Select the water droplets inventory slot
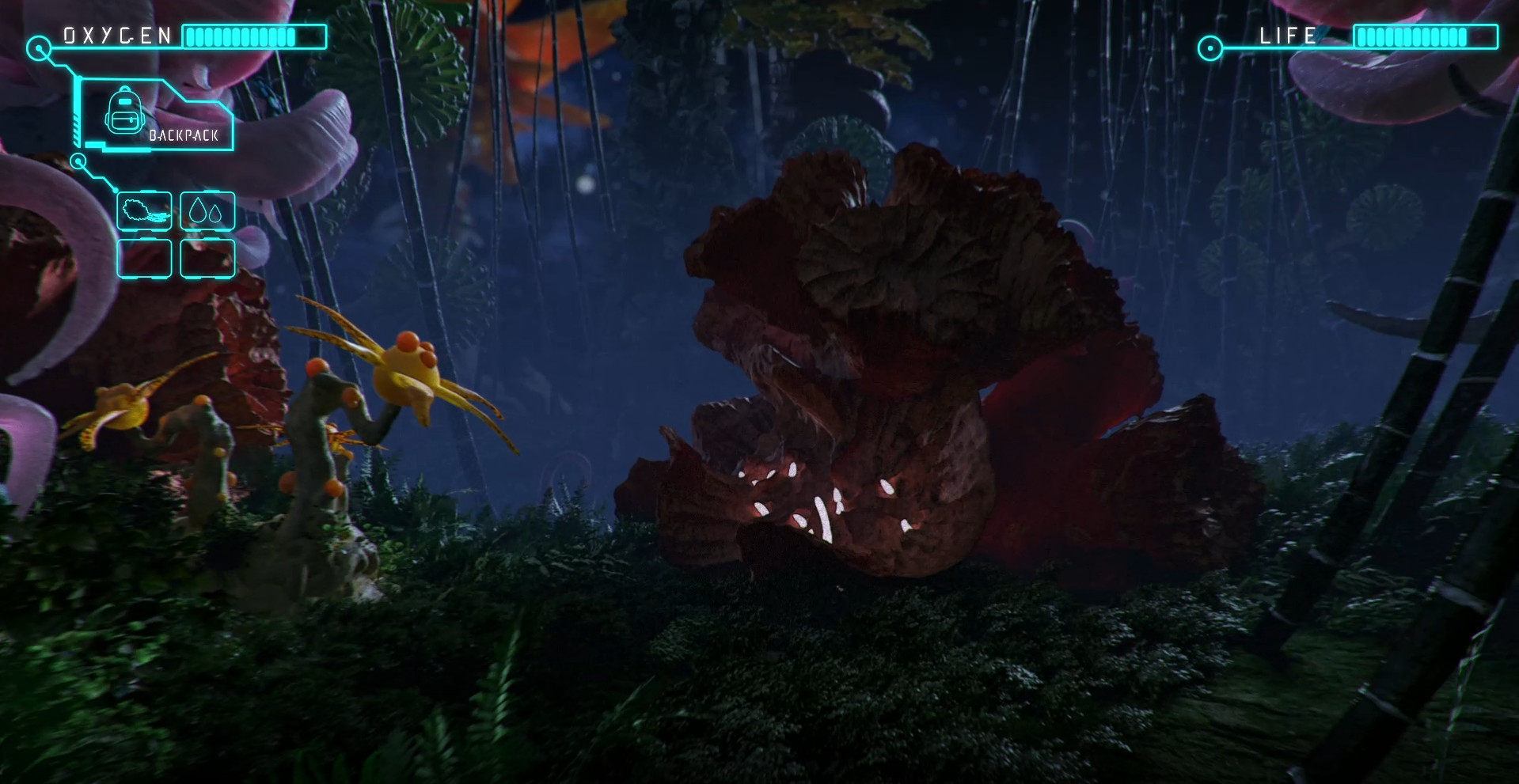Viewport: 1519px width, 784px height. pos(207,210)
